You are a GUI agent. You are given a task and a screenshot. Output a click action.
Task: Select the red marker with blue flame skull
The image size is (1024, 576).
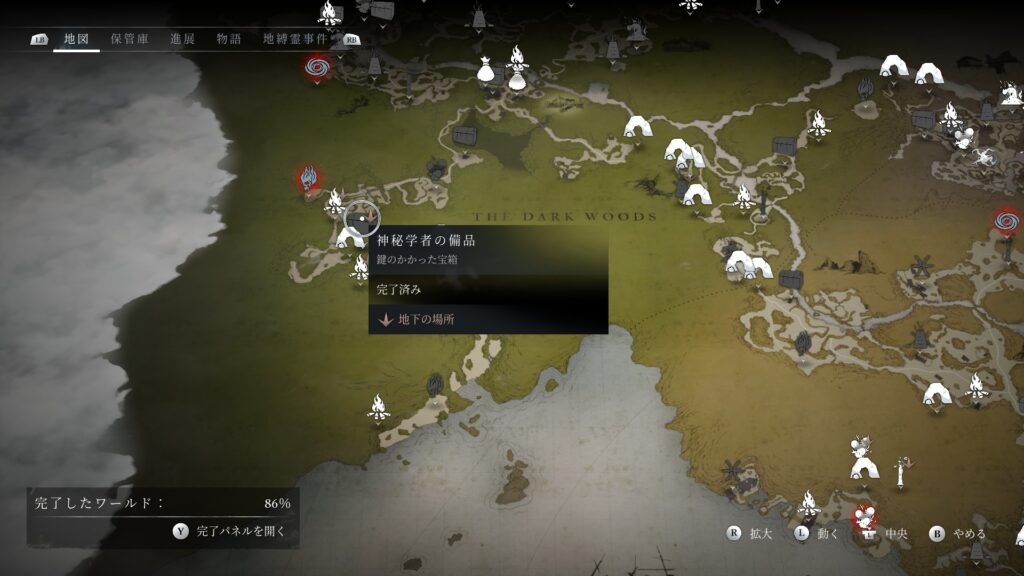coord(308,177)
